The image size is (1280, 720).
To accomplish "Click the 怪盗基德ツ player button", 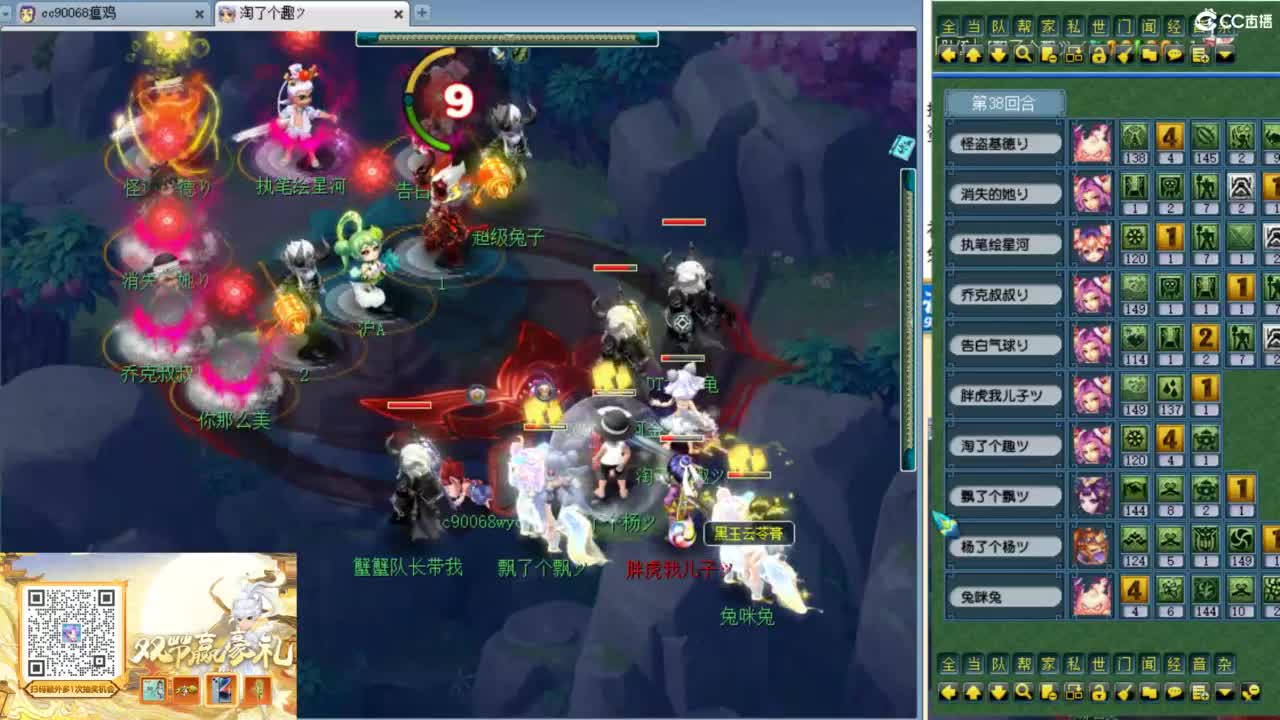I will point(1004,143).
